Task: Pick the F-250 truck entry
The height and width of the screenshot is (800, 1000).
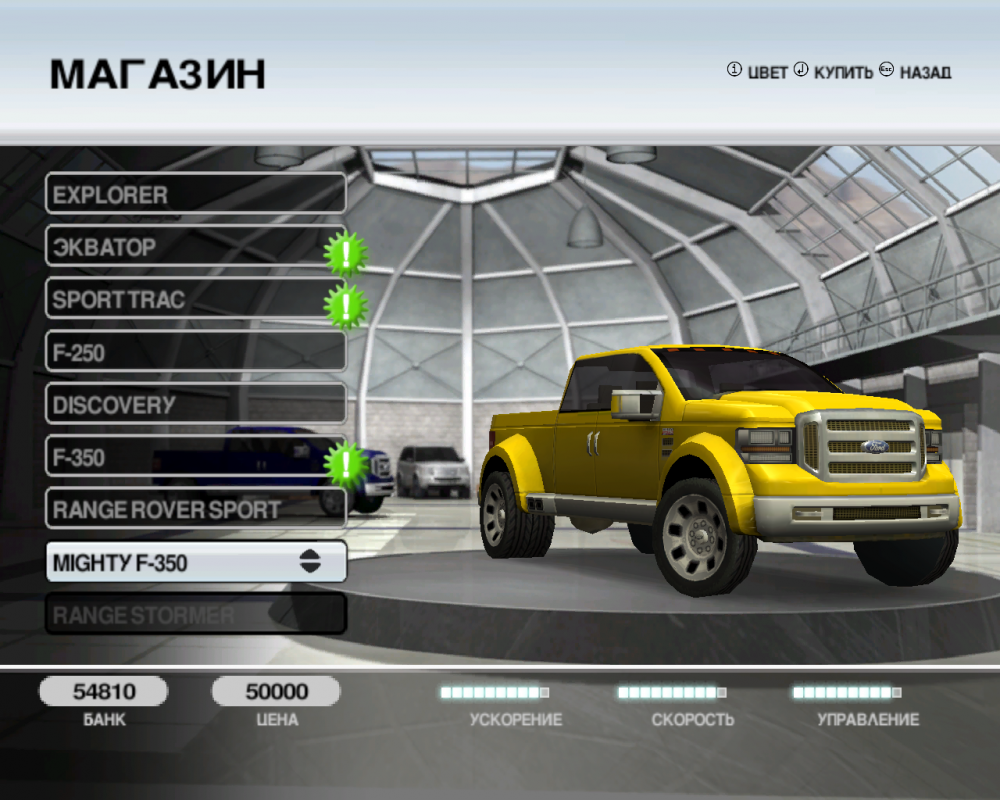Action: pyautogui.click(x=195, y=352)
